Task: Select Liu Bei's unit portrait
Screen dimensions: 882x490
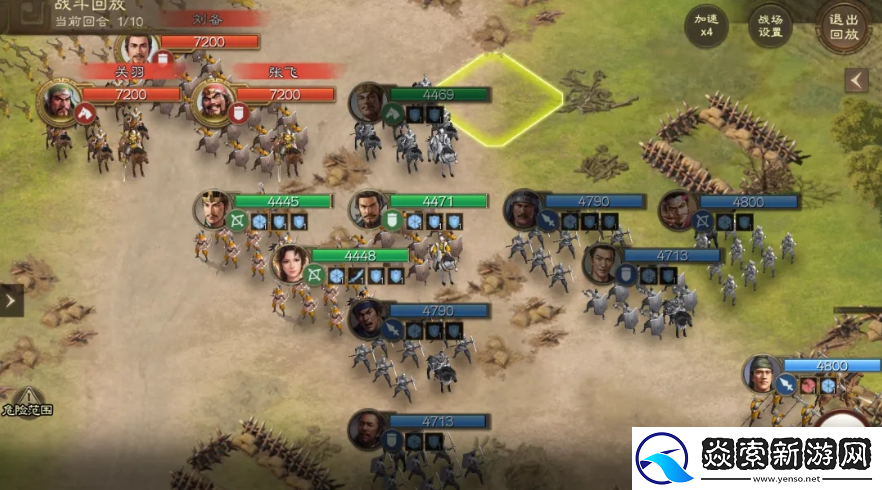Action: coord(137,47)
